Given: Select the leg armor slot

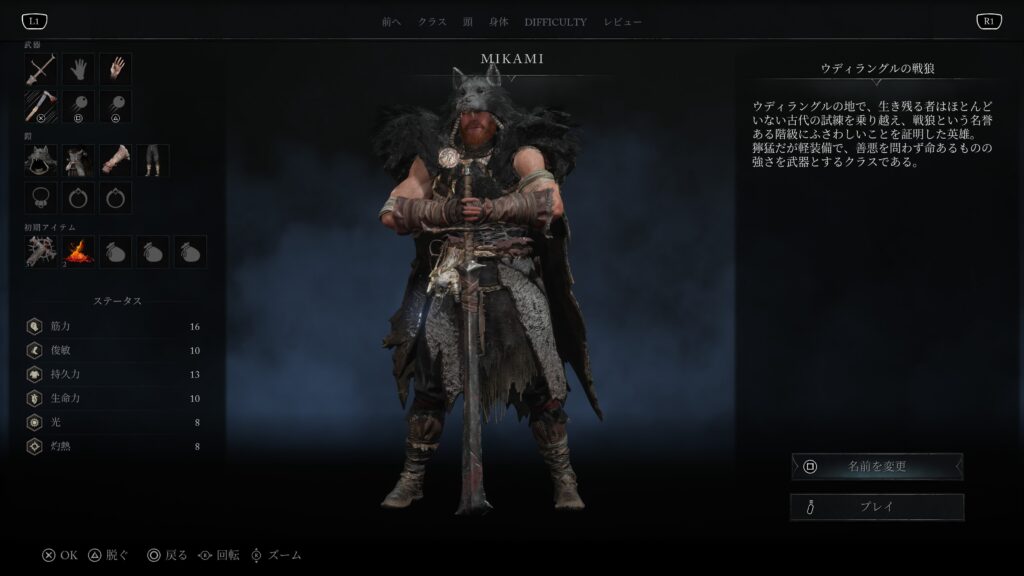Looking at the screenshot, I should pos(153,160).
